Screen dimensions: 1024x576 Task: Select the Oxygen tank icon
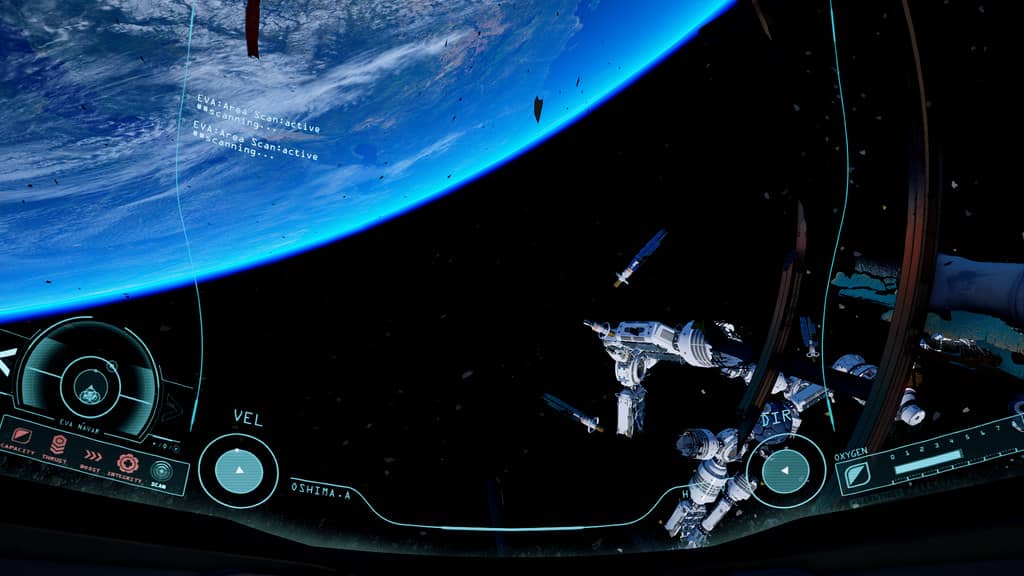point(859,477)
